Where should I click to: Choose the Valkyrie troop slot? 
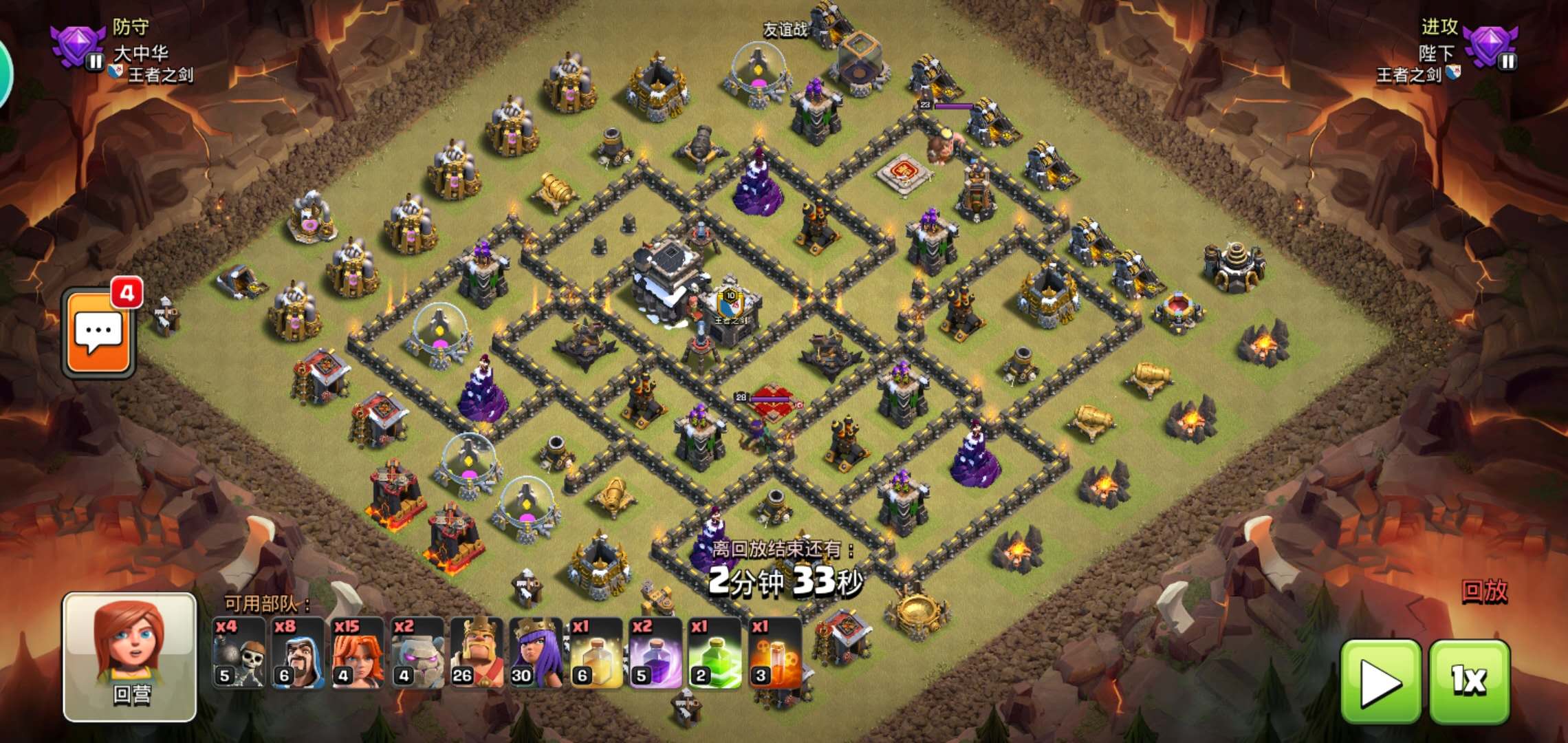[x=358, y=654]
